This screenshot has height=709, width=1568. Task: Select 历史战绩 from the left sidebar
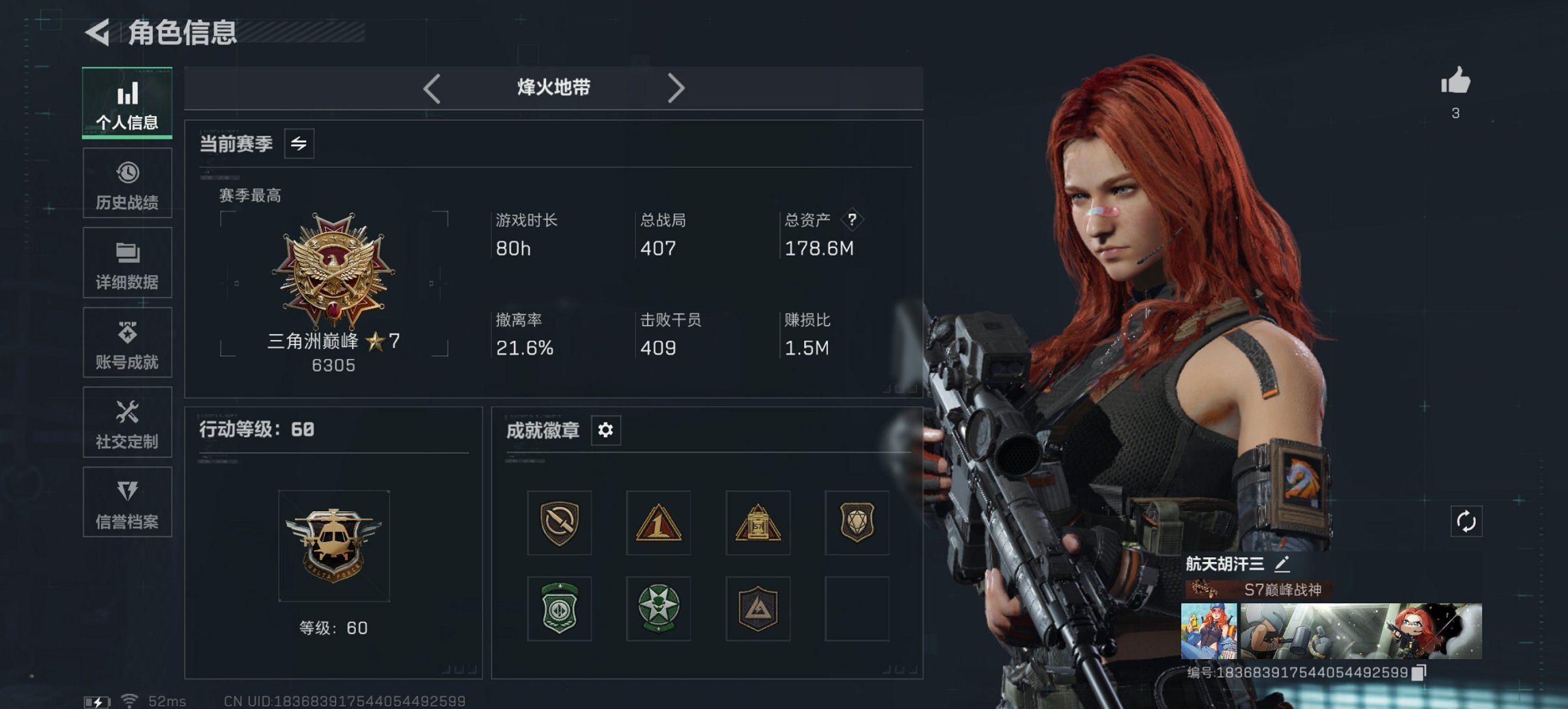point(127,183)
